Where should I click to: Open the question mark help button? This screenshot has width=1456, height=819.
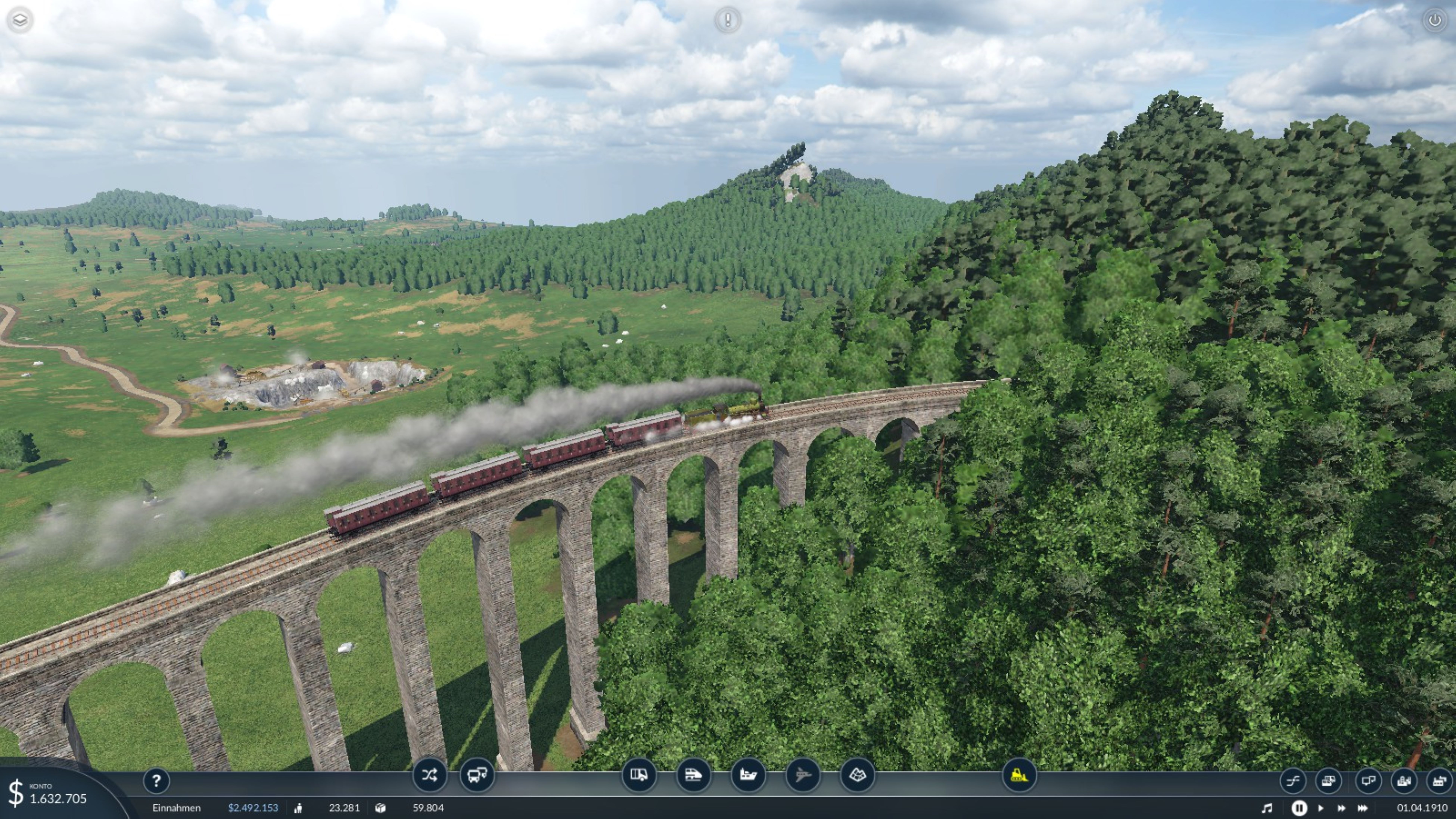[157, 781]
